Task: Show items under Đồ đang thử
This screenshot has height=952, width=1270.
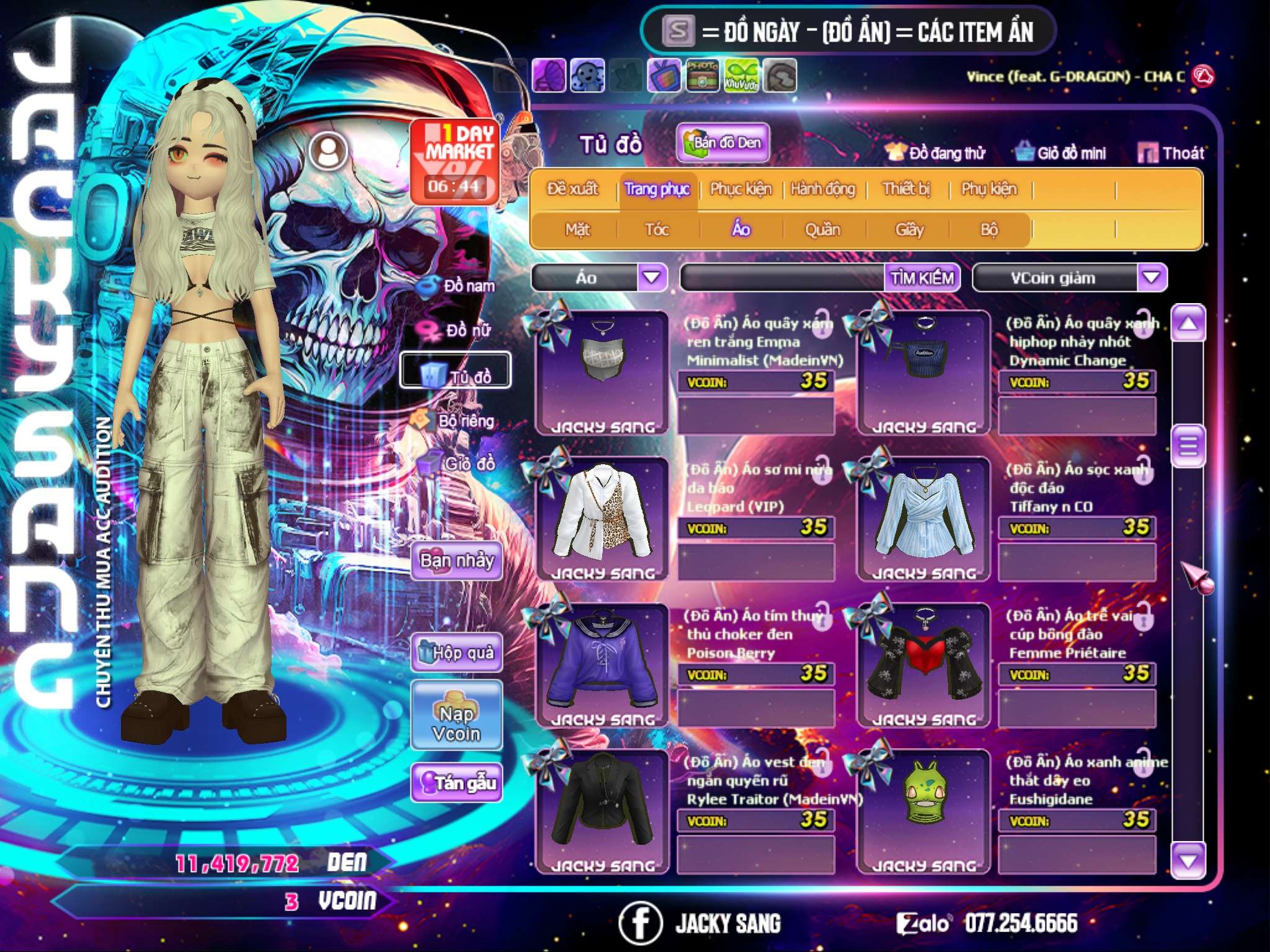Action: pyautogui.click(x=936, y=153)
